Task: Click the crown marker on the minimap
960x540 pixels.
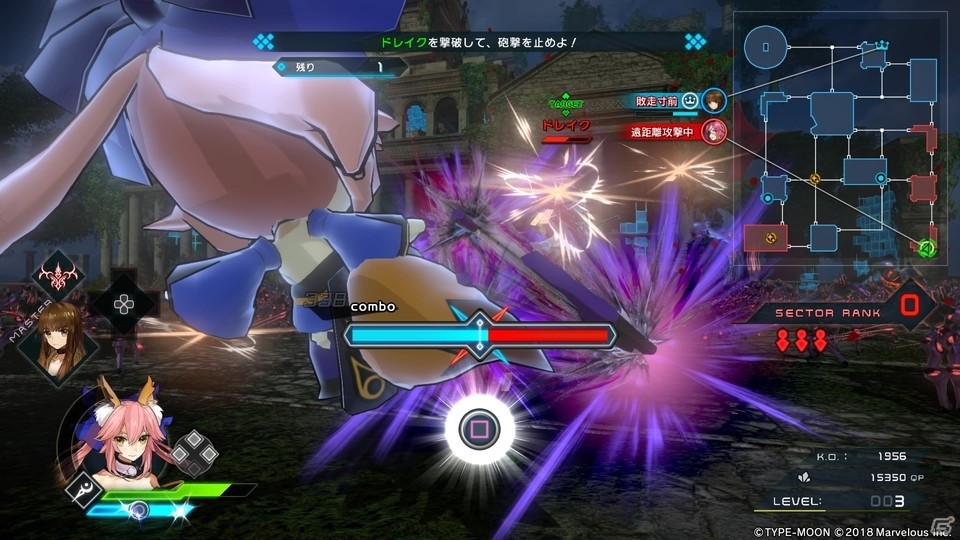Action: (x=882, y=45)
